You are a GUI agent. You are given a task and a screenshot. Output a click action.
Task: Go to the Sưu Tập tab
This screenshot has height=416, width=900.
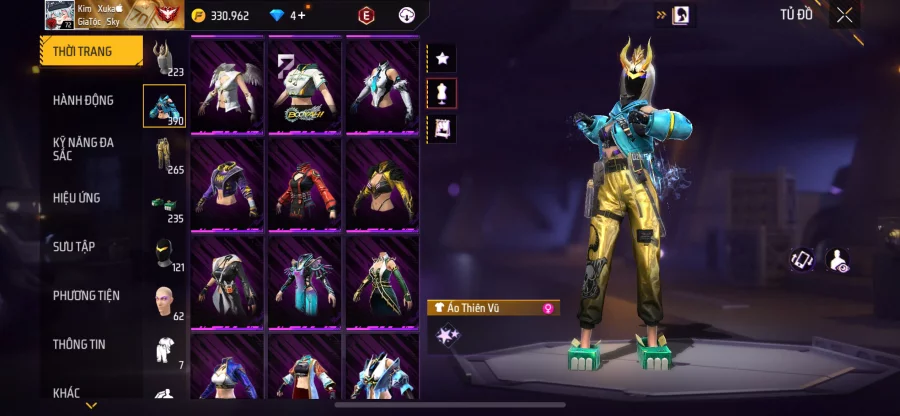tap(74, 246)
